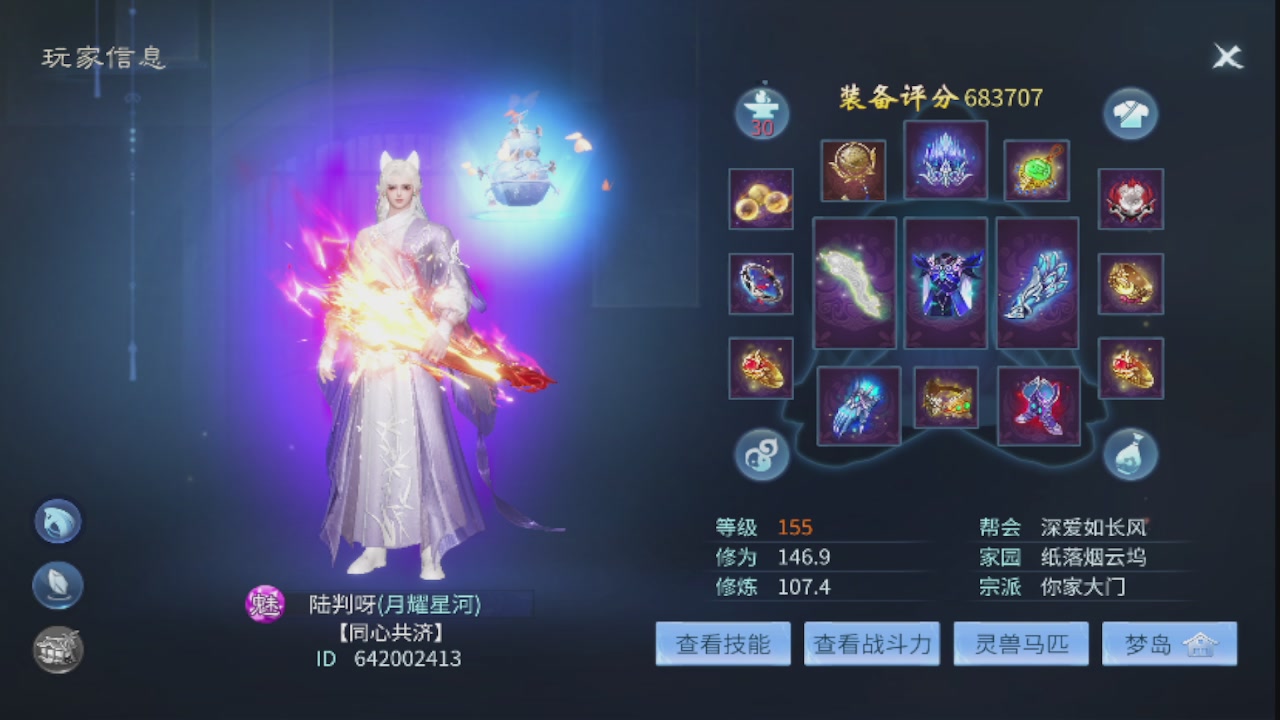
Task: Open the golden coins equipment slot
Action: point(761,198)
